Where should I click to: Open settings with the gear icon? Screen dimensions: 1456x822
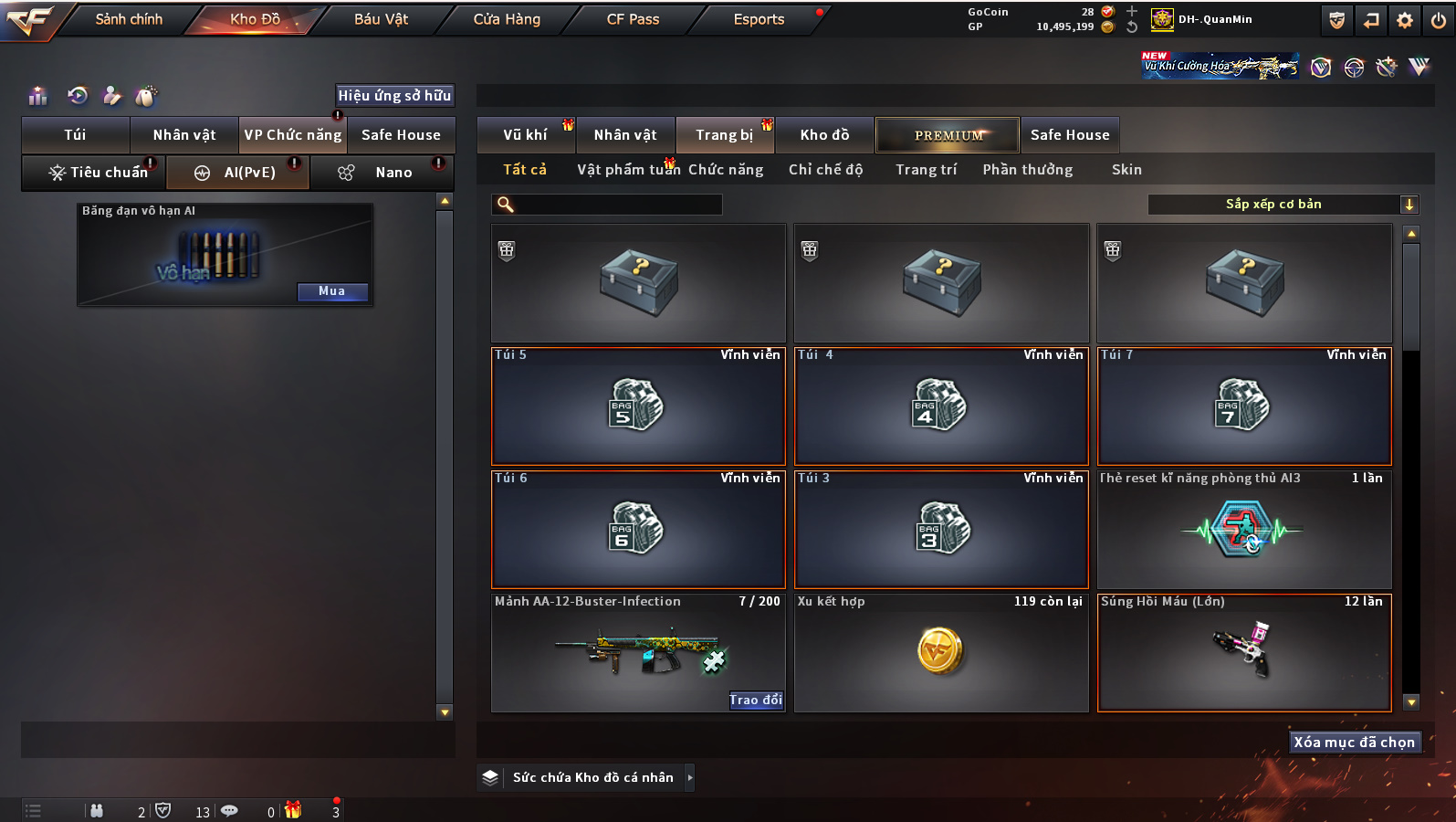[x=1405, y=20]
